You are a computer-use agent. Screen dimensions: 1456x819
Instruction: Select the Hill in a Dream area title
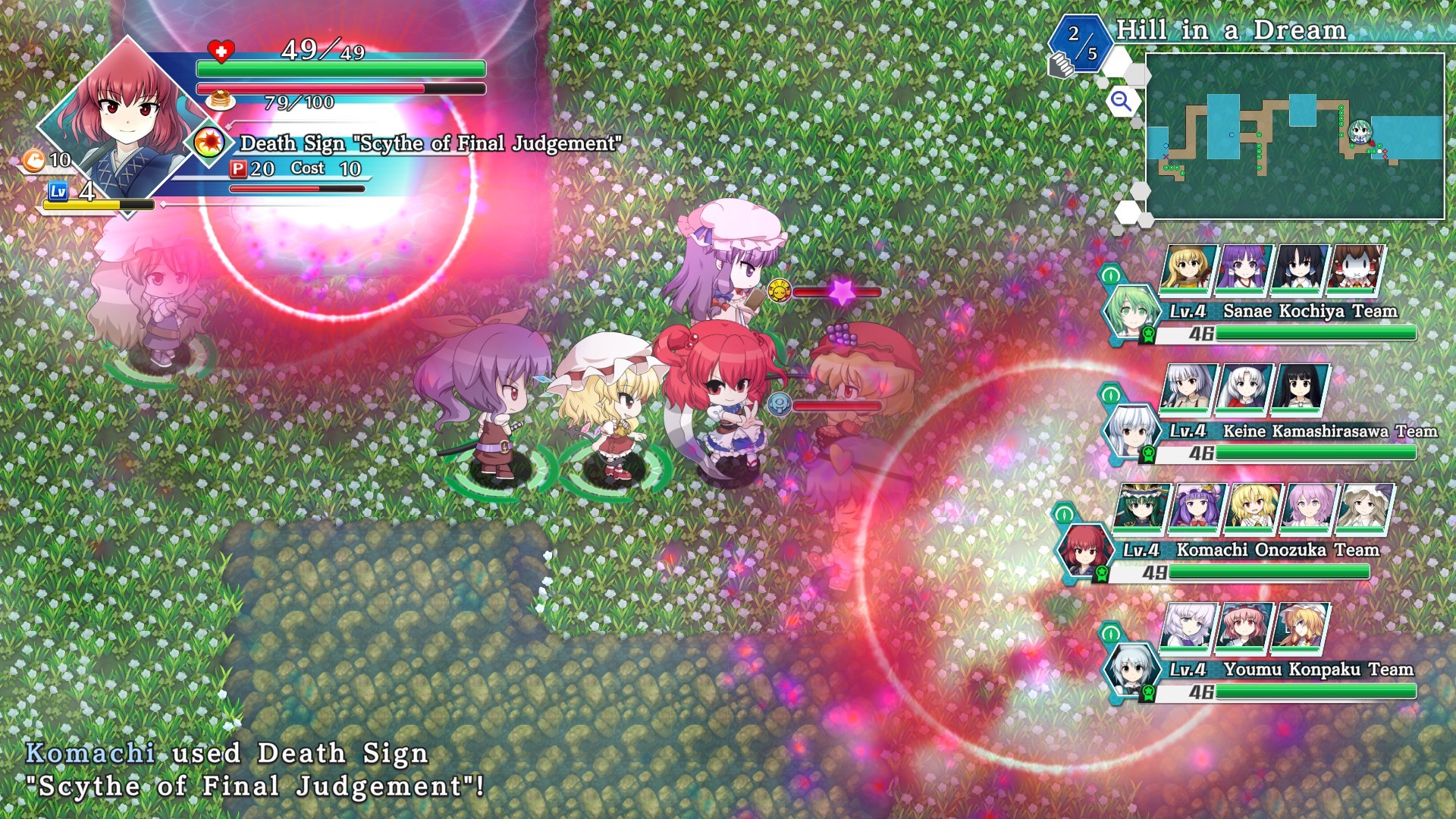click(x=1232, y=30)
